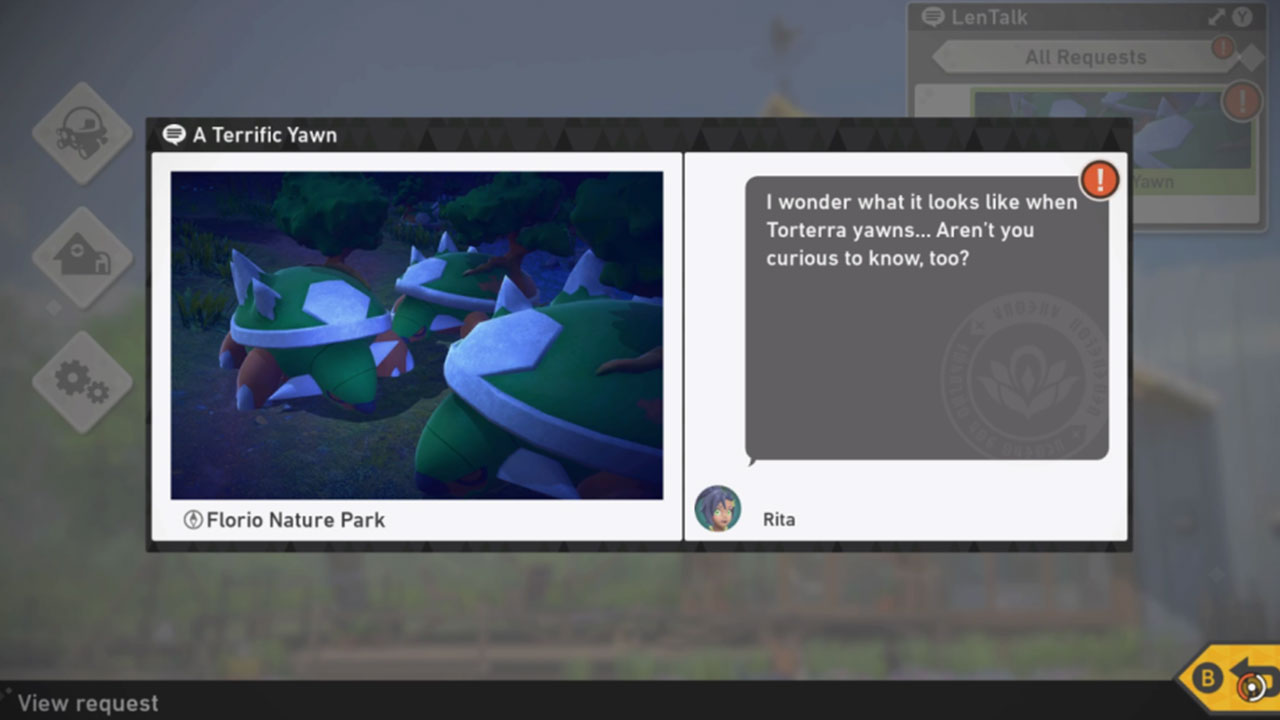Click the LenTalk speech bubble icon

coord(934,16)
